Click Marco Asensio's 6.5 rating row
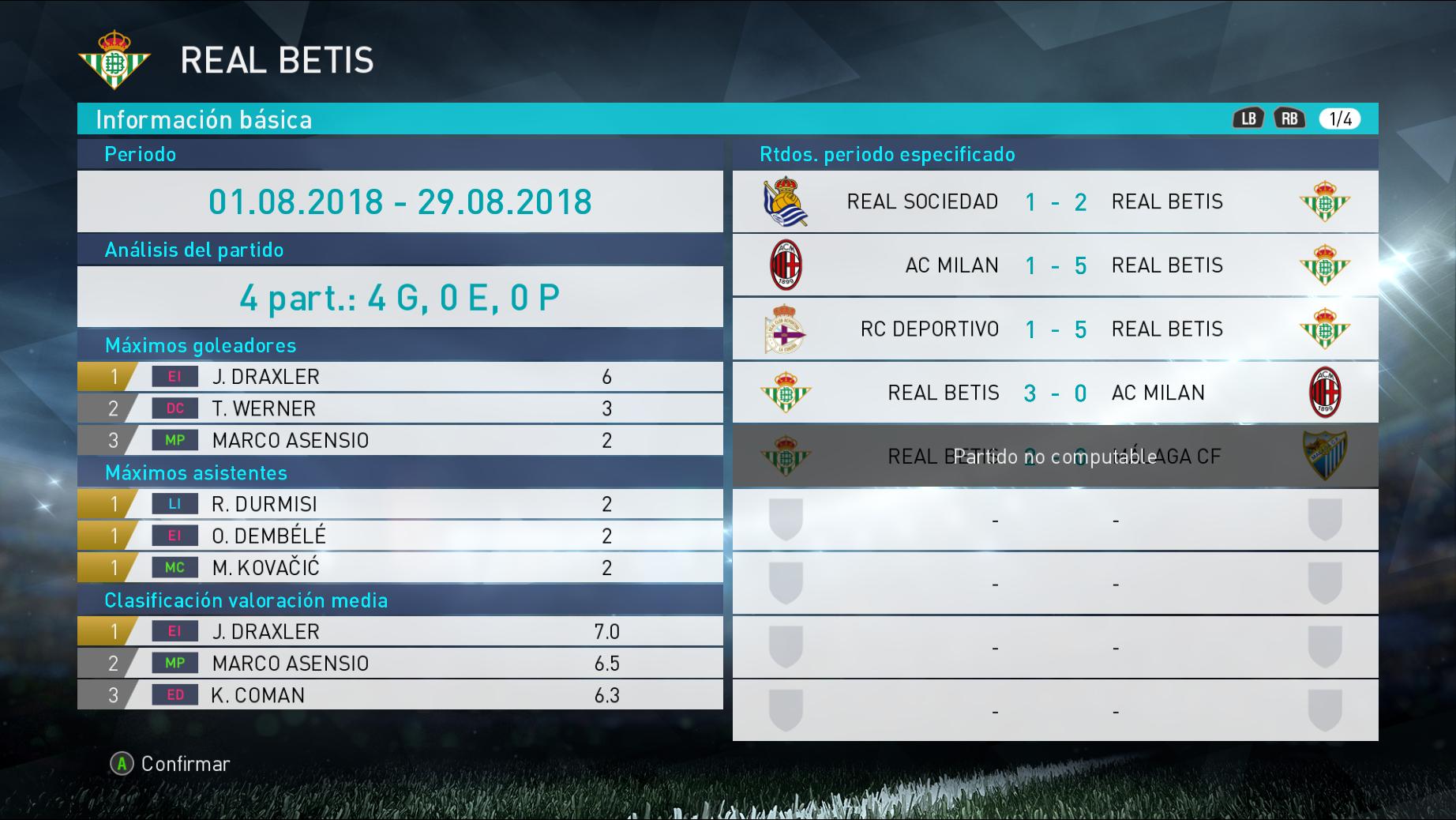This screenshot has width=1456, height=820. [400, 663]
